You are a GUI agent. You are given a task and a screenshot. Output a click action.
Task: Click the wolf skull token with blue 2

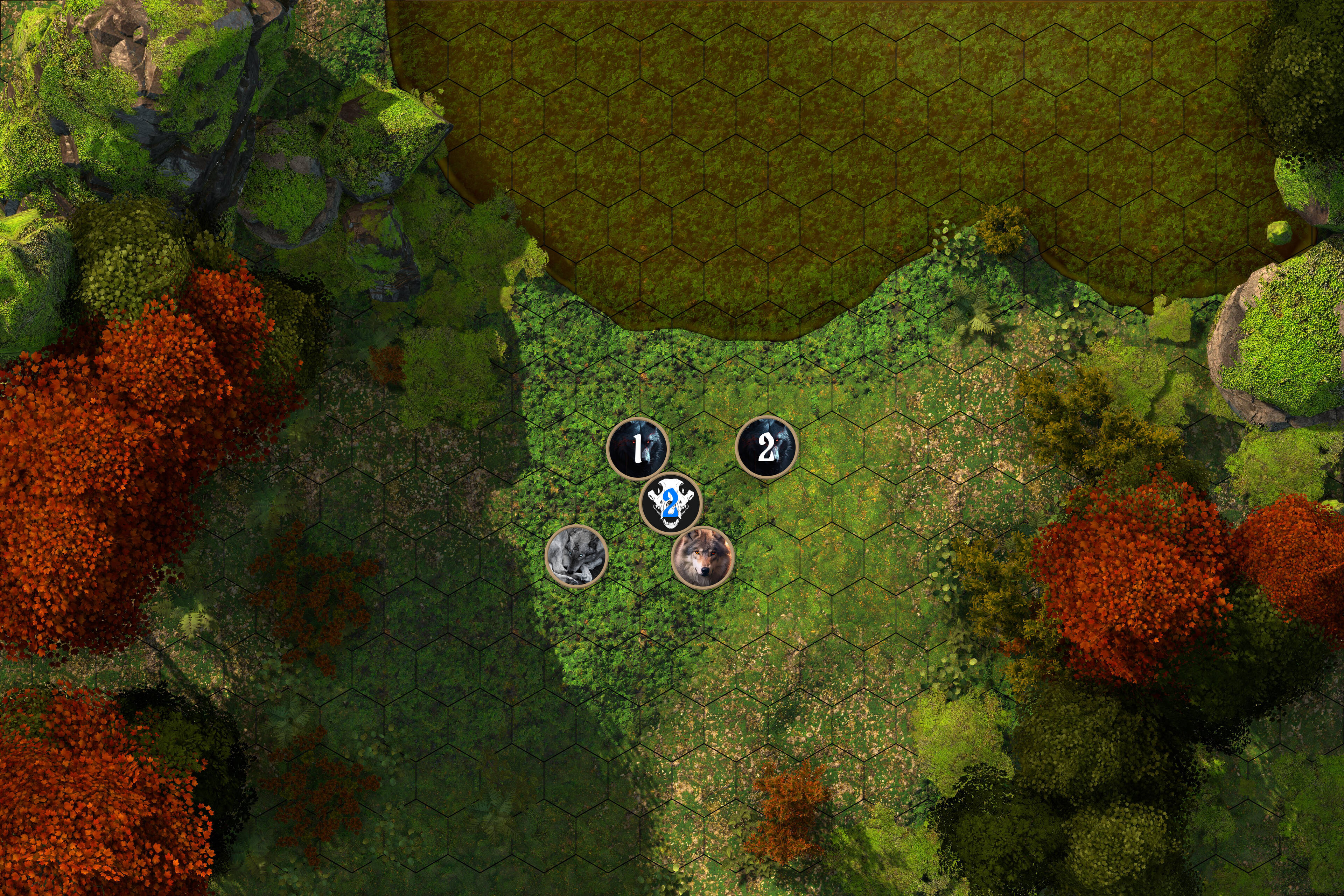click(x=670, y=503)
